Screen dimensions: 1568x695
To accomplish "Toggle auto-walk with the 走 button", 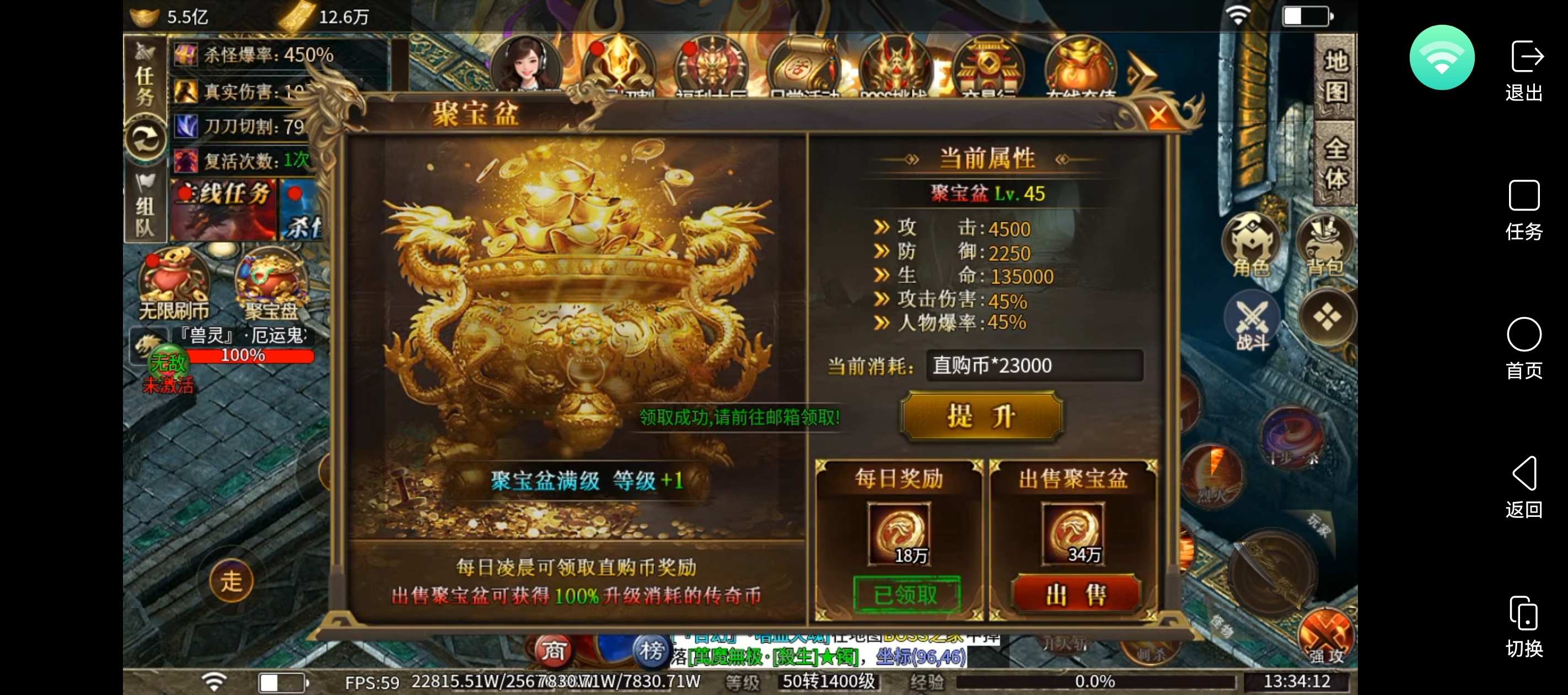I will 232,580.
